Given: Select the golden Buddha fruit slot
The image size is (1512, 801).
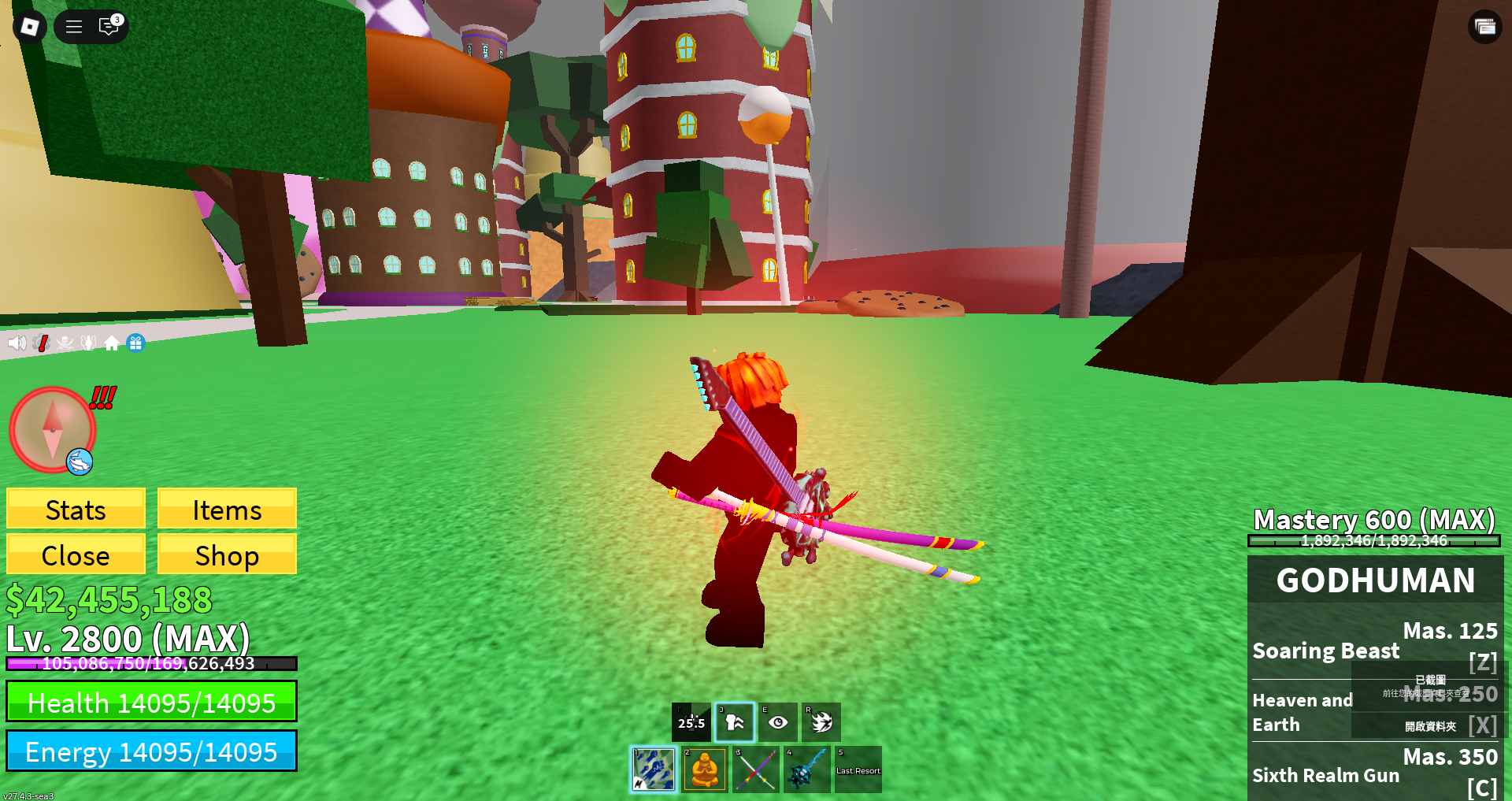Looking at the screenshot, I should tap(704, 769).
